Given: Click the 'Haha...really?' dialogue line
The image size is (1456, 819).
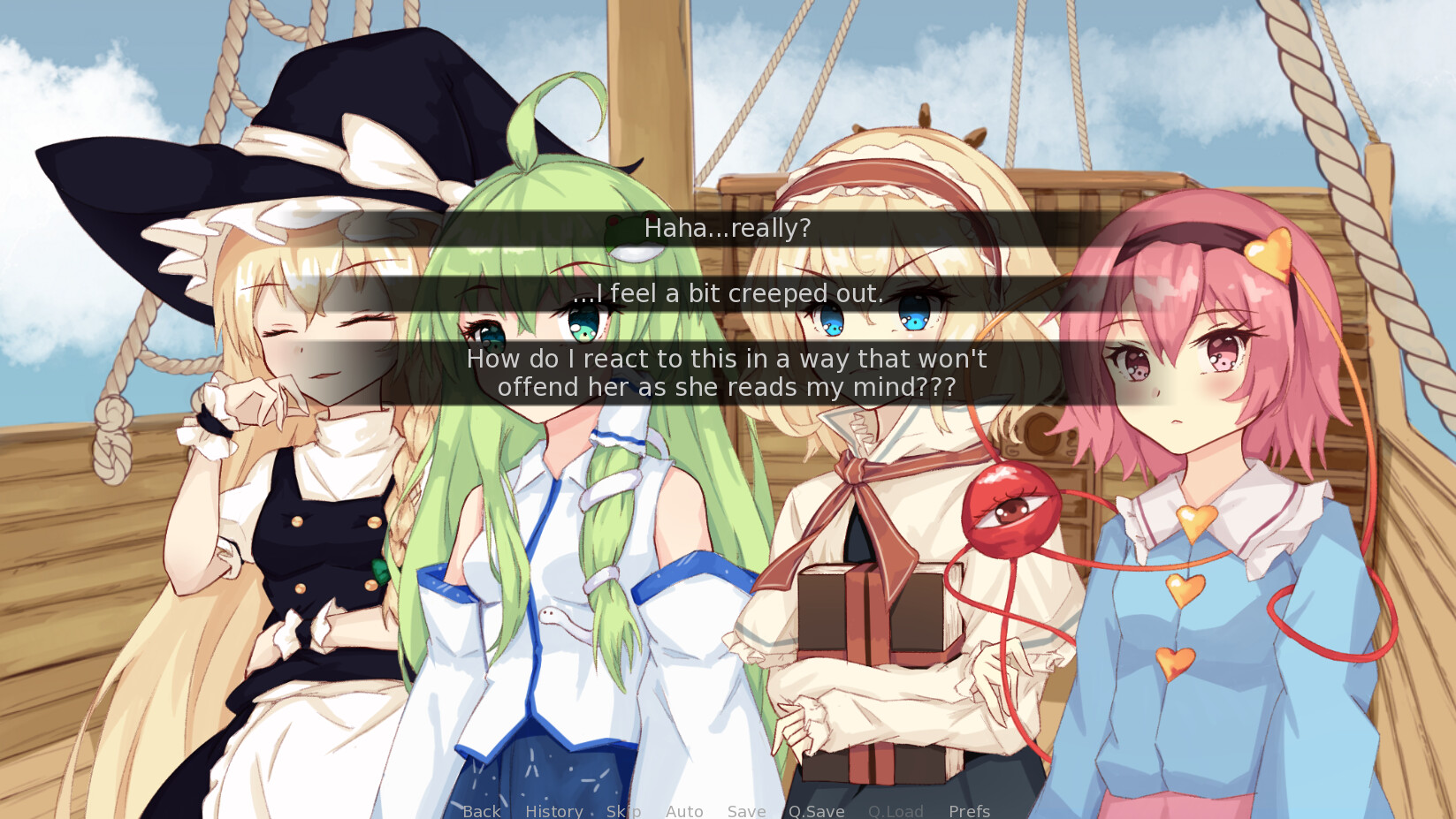Looking at the screenshot, I should click(x=728, y=227).
